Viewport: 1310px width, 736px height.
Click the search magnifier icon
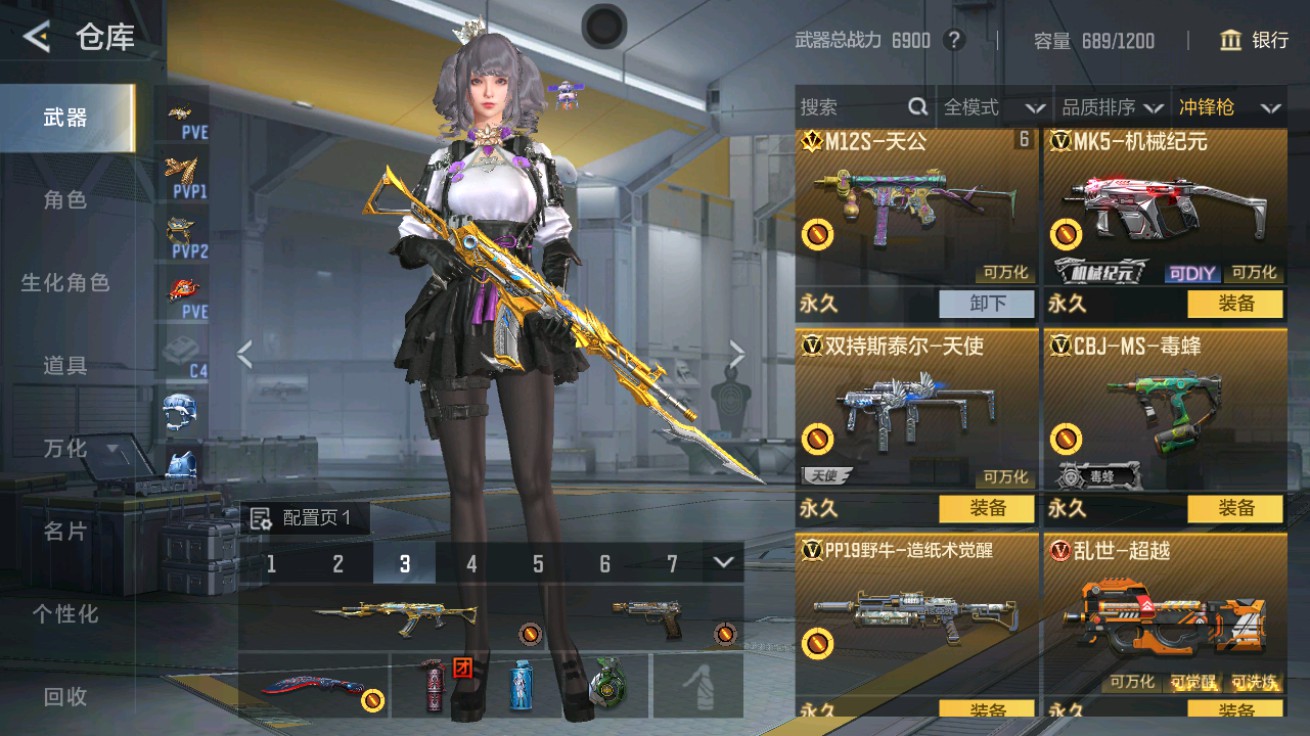(x=916, y=107)
